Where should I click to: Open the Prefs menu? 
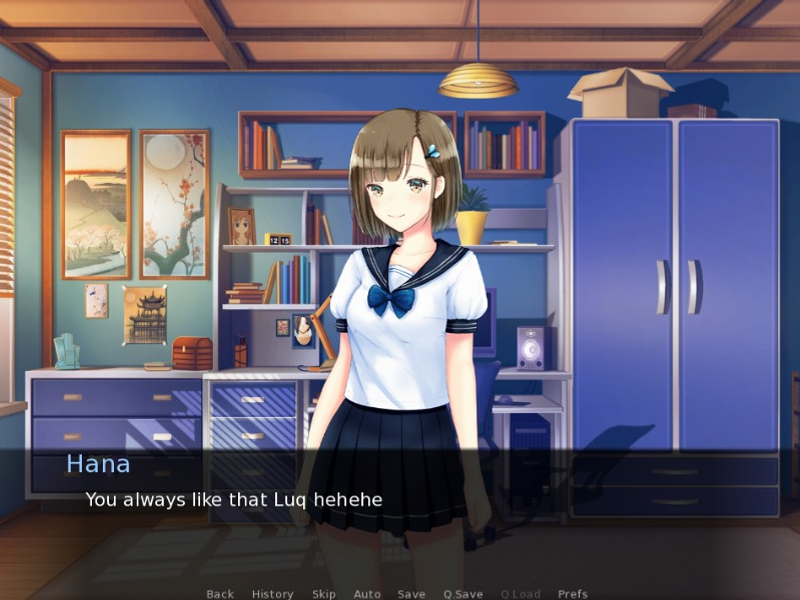point(573,594)
